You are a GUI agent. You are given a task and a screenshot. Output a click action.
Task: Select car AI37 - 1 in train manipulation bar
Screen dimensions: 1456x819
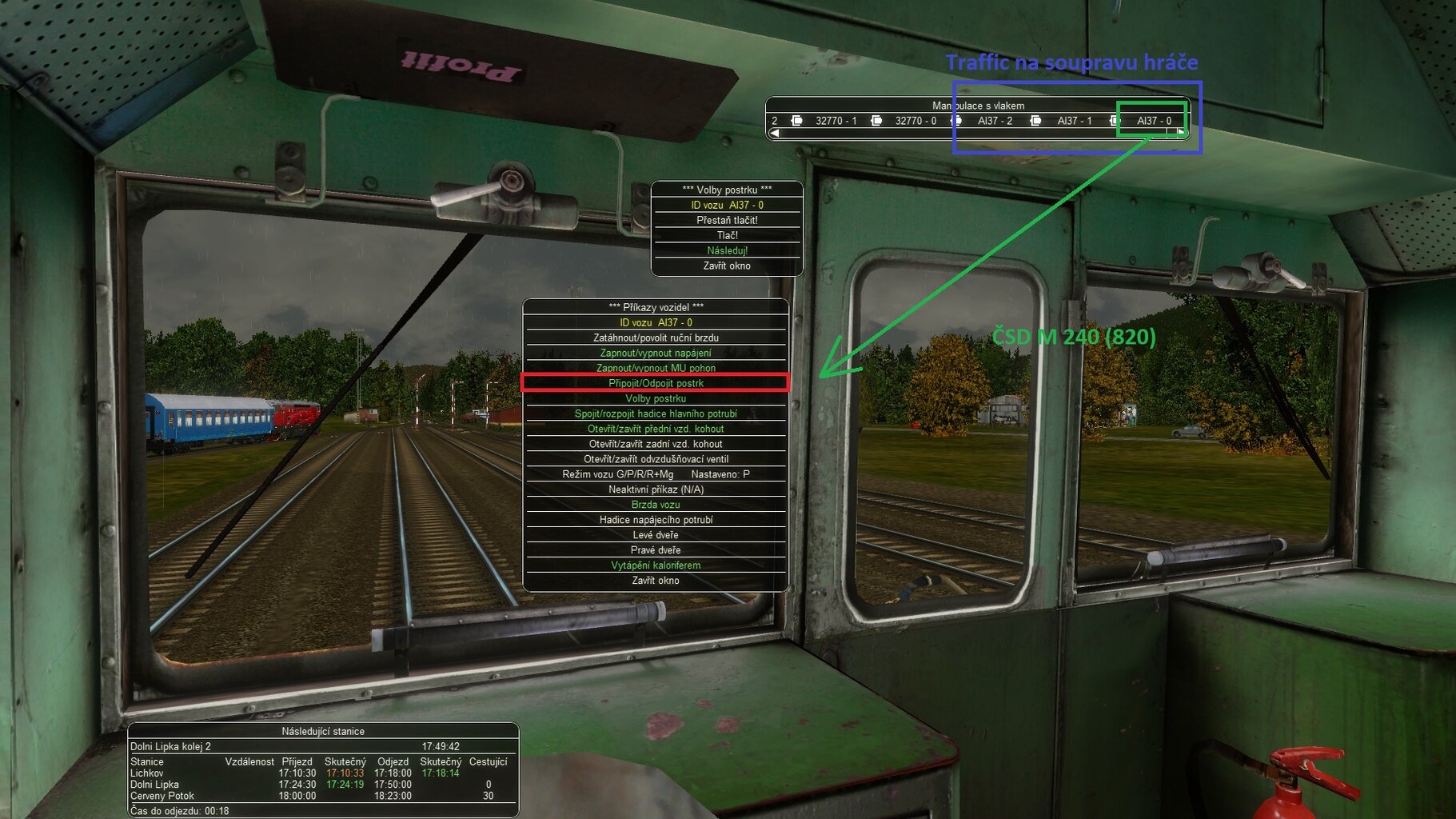pyautogui.click(x=1074, y=121)
